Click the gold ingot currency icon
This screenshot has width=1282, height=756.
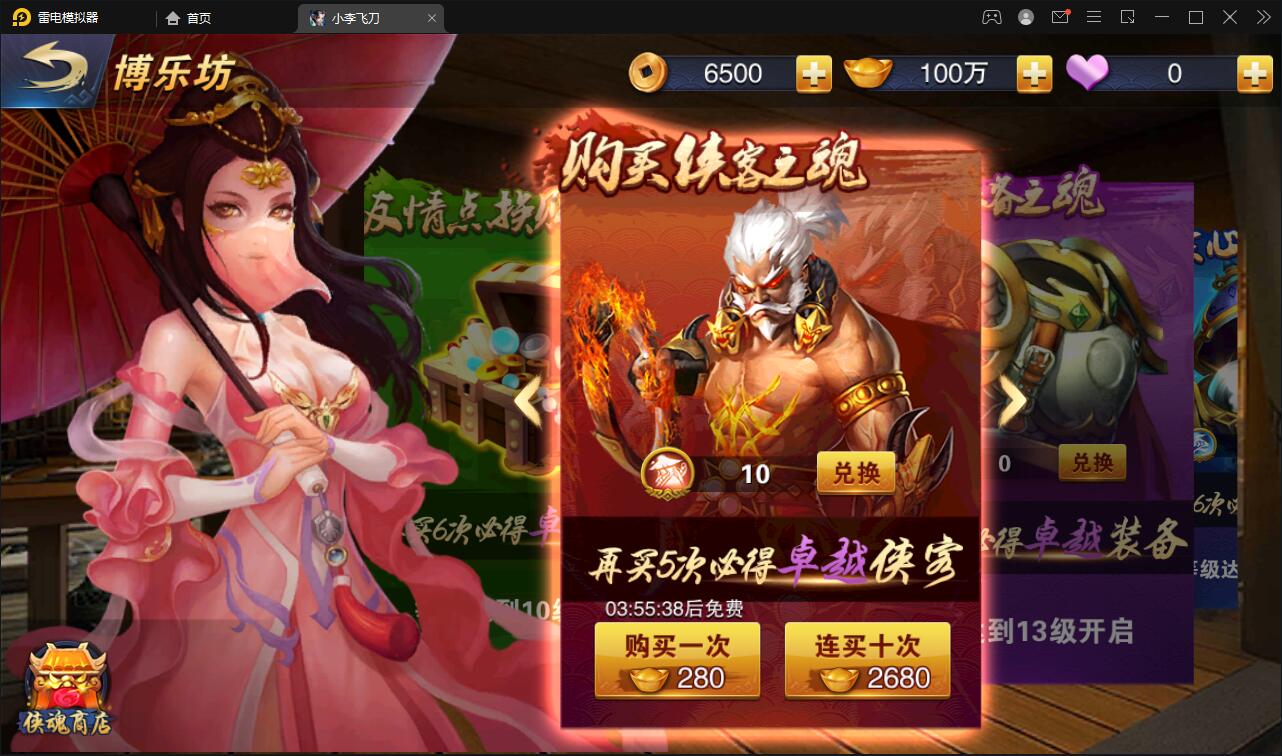click(869, 73)
